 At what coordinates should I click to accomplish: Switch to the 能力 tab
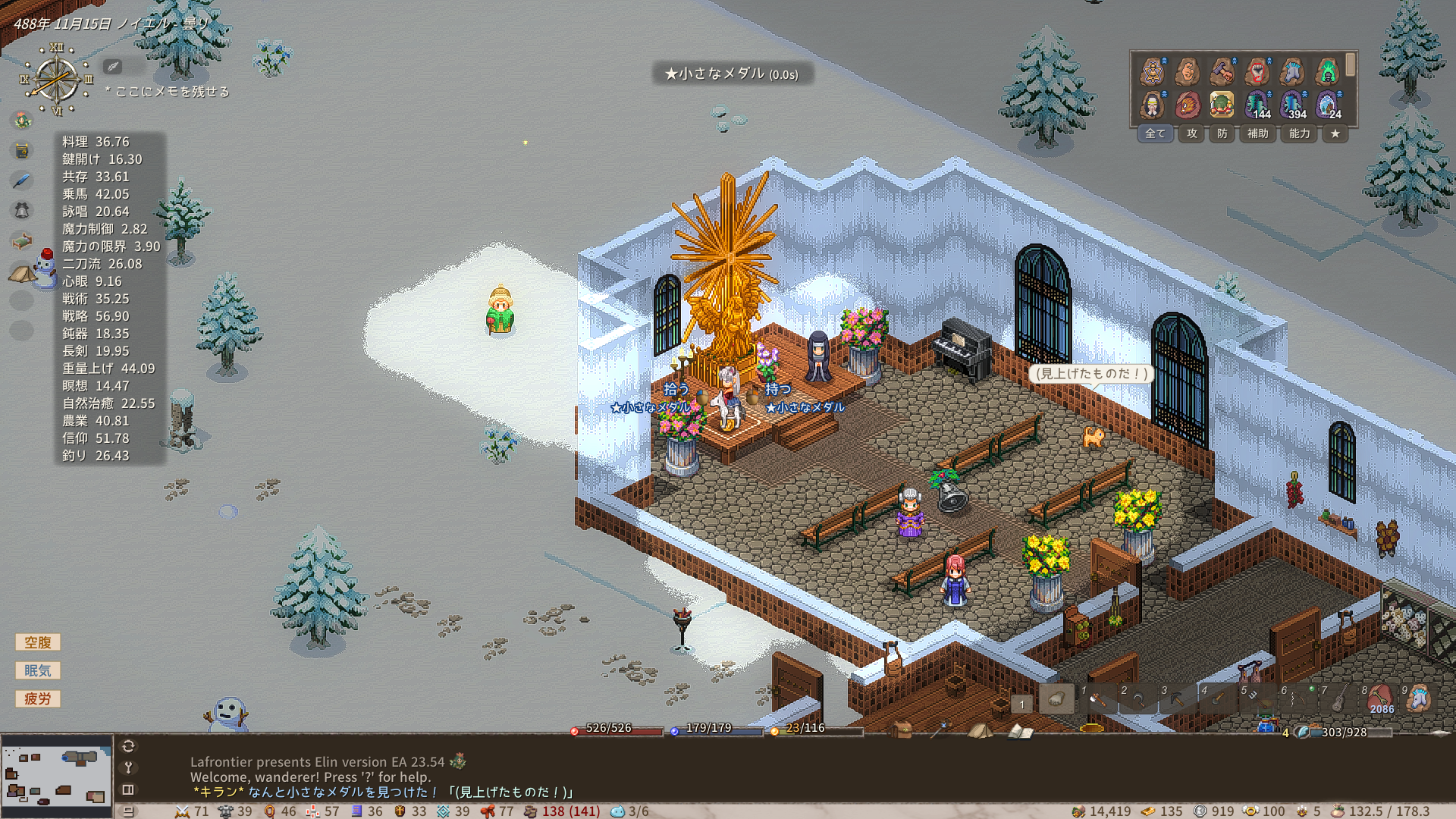point(1299,133)
